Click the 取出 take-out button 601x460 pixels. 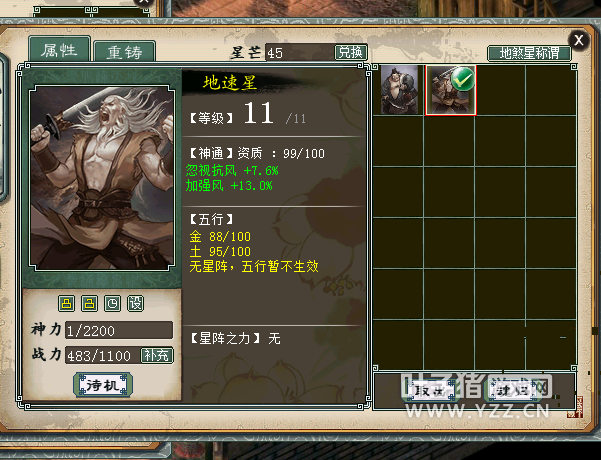pos(430,390)
